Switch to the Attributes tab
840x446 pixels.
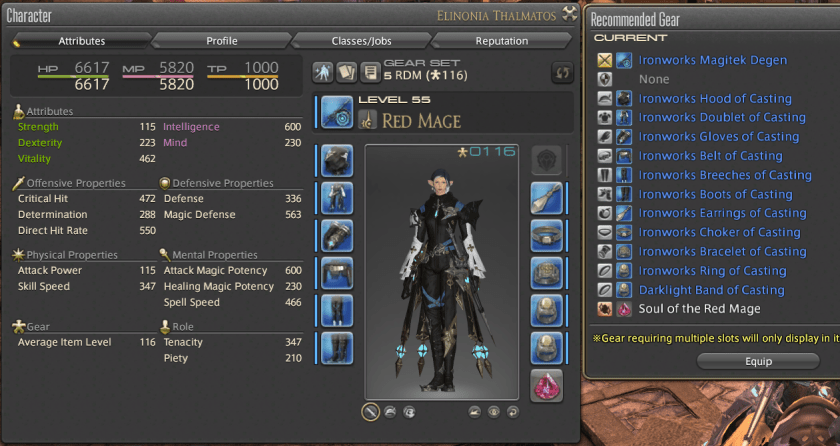click(81, 41)
